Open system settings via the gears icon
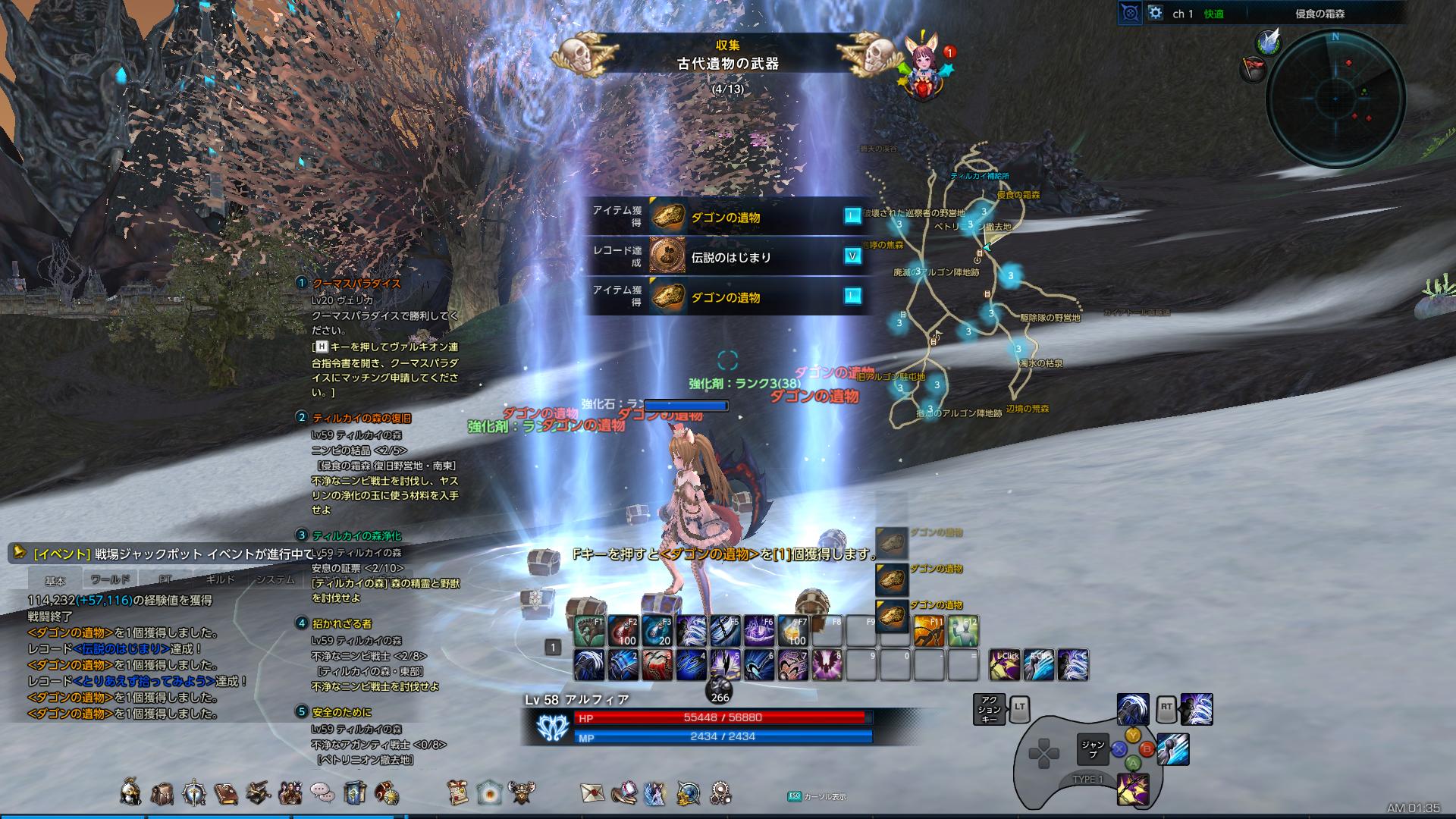The width and height of the screenshot is (1456, 819). click(720, 791)
